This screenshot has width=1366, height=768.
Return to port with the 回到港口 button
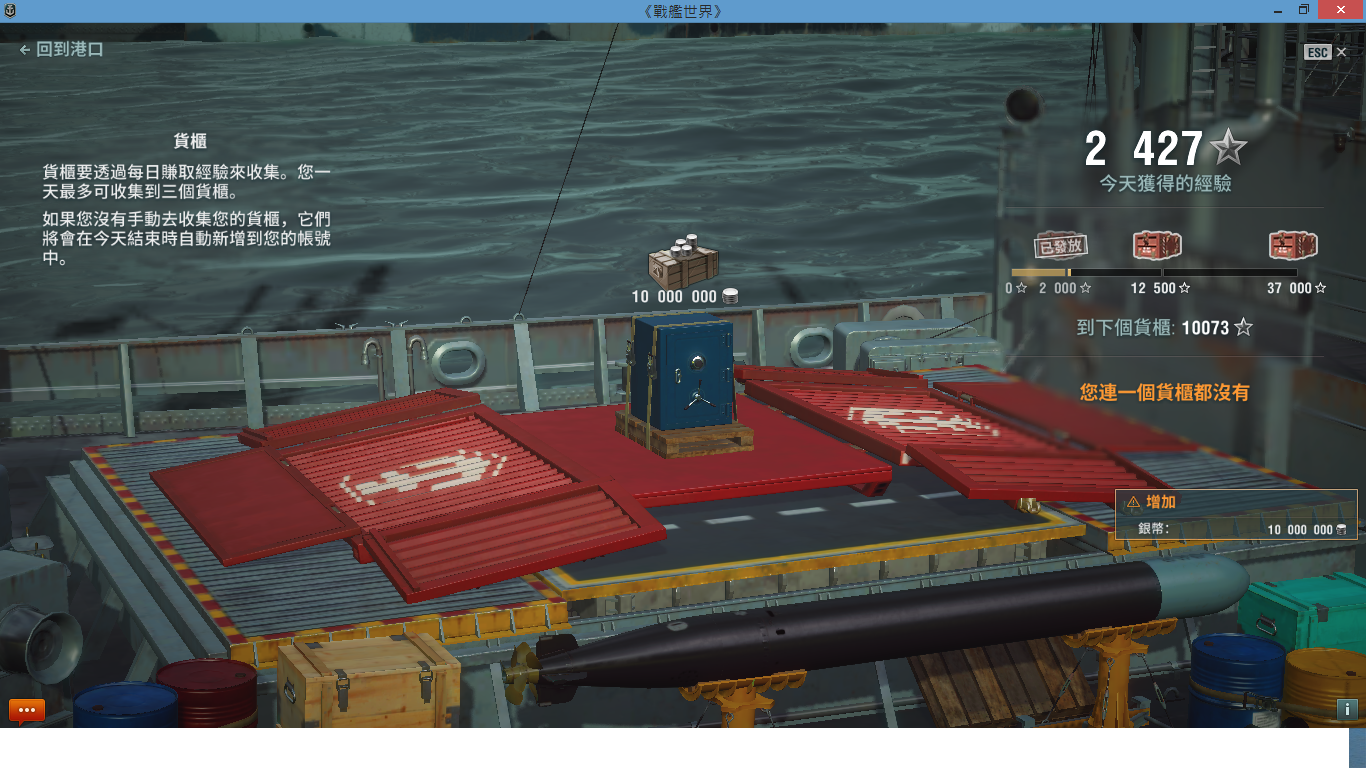(x=62, y=49)
